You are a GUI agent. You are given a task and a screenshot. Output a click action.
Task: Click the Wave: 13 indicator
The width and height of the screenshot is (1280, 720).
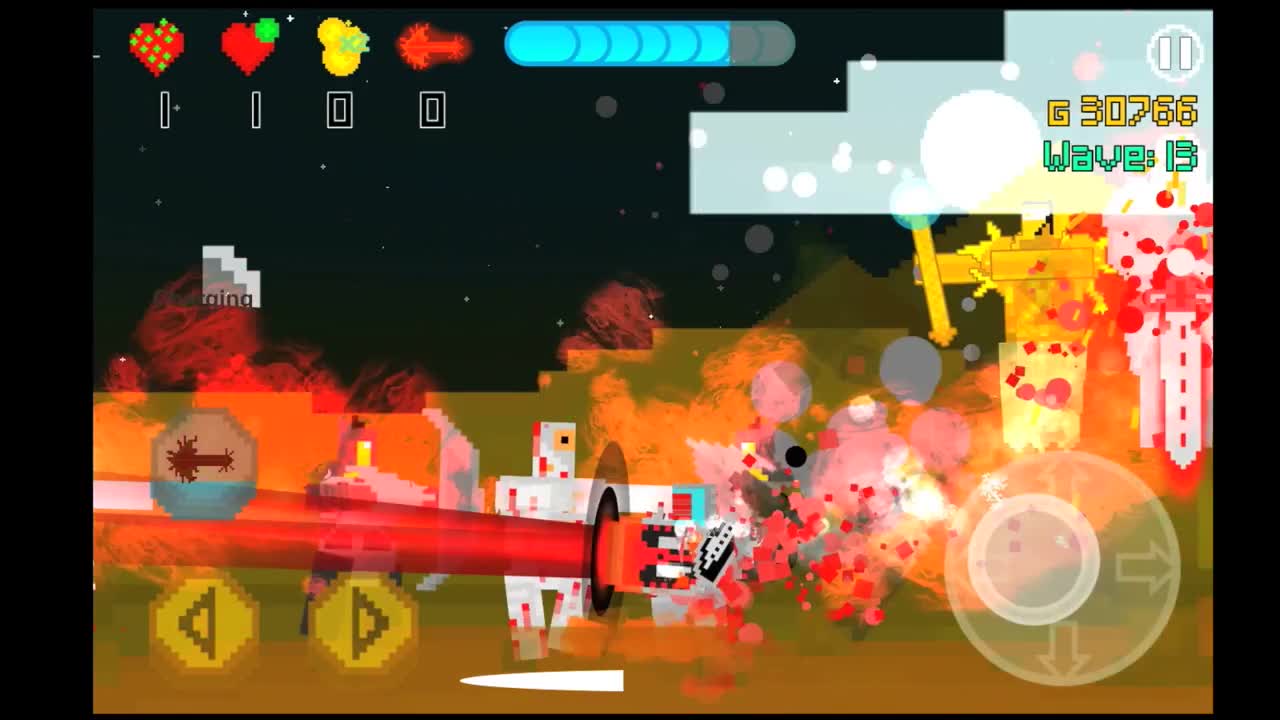point(1120,156)
